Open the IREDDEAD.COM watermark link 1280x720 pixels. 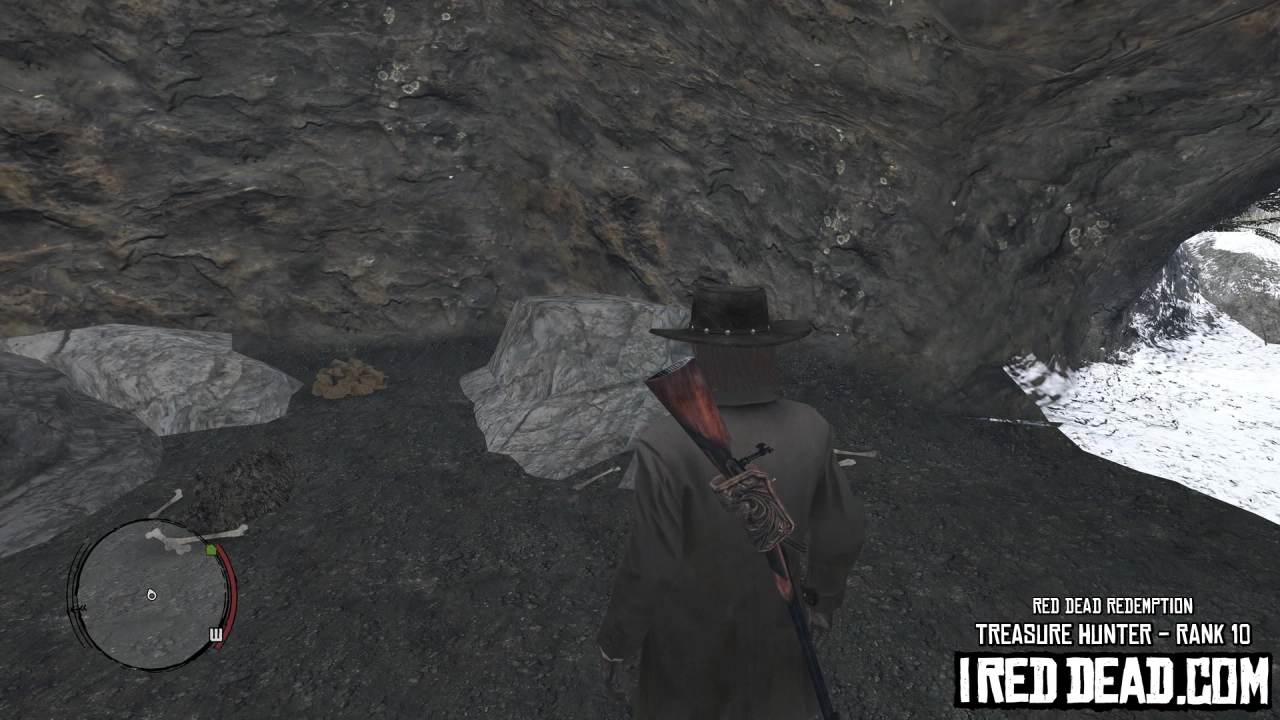(1113, 677)
